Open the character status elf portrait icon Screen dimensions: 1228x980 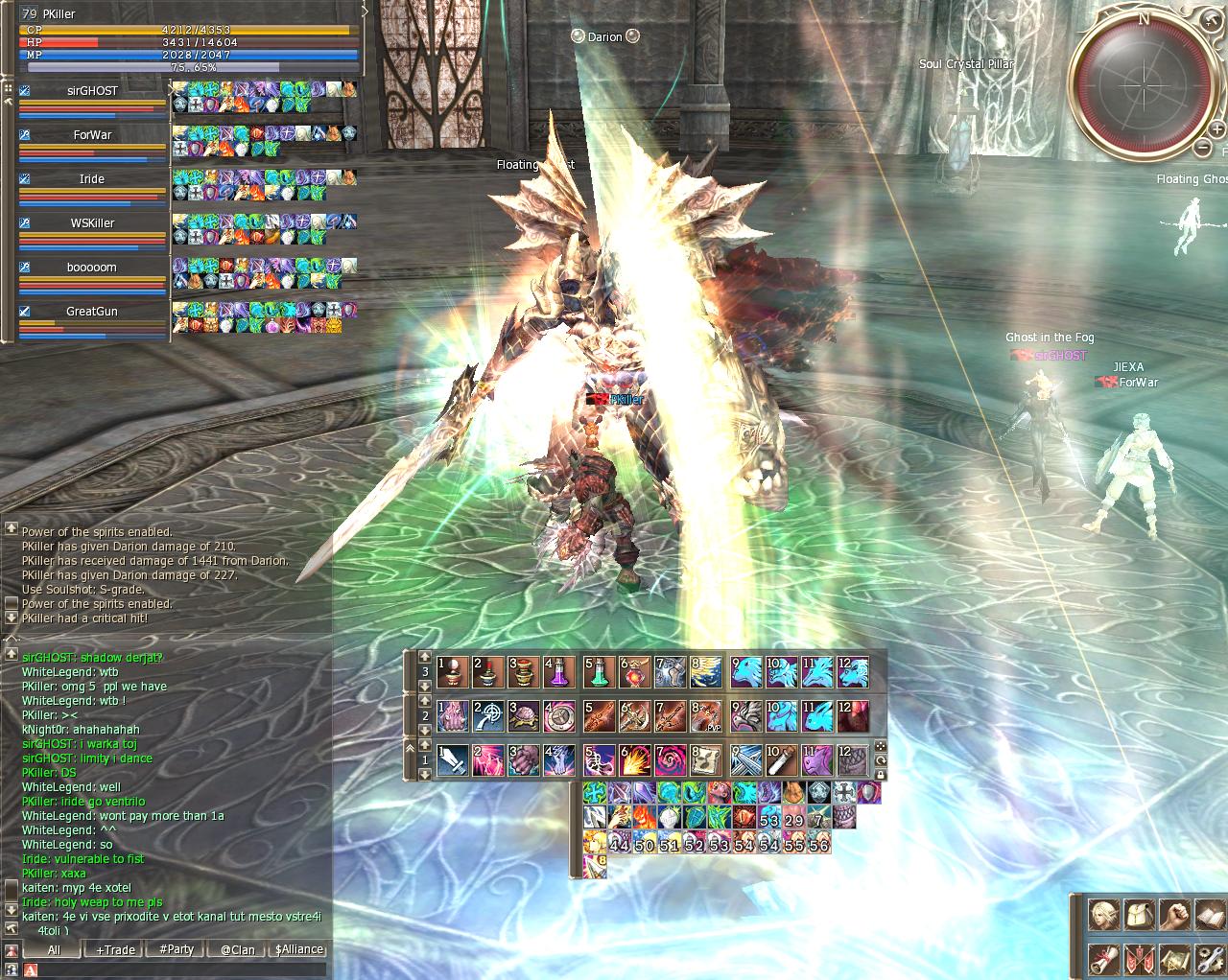point(1104,915)
